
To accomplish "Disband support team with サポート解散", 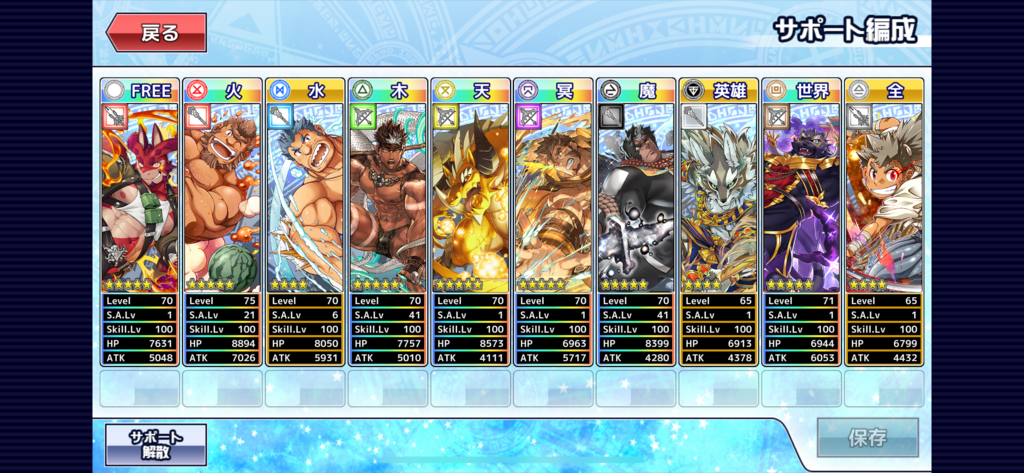I will pyautogui.click(x=156, y=444).
